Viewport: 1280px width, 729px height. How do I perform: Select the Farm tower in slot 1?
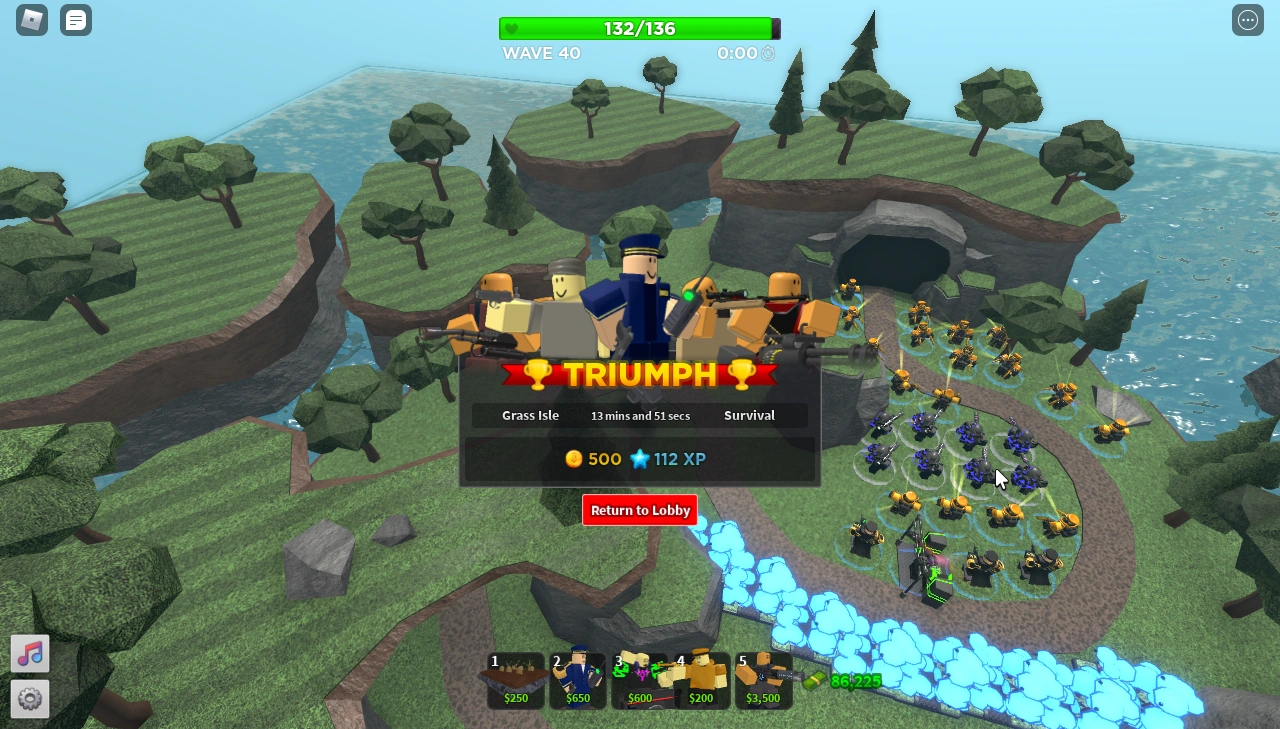[515, 680]
